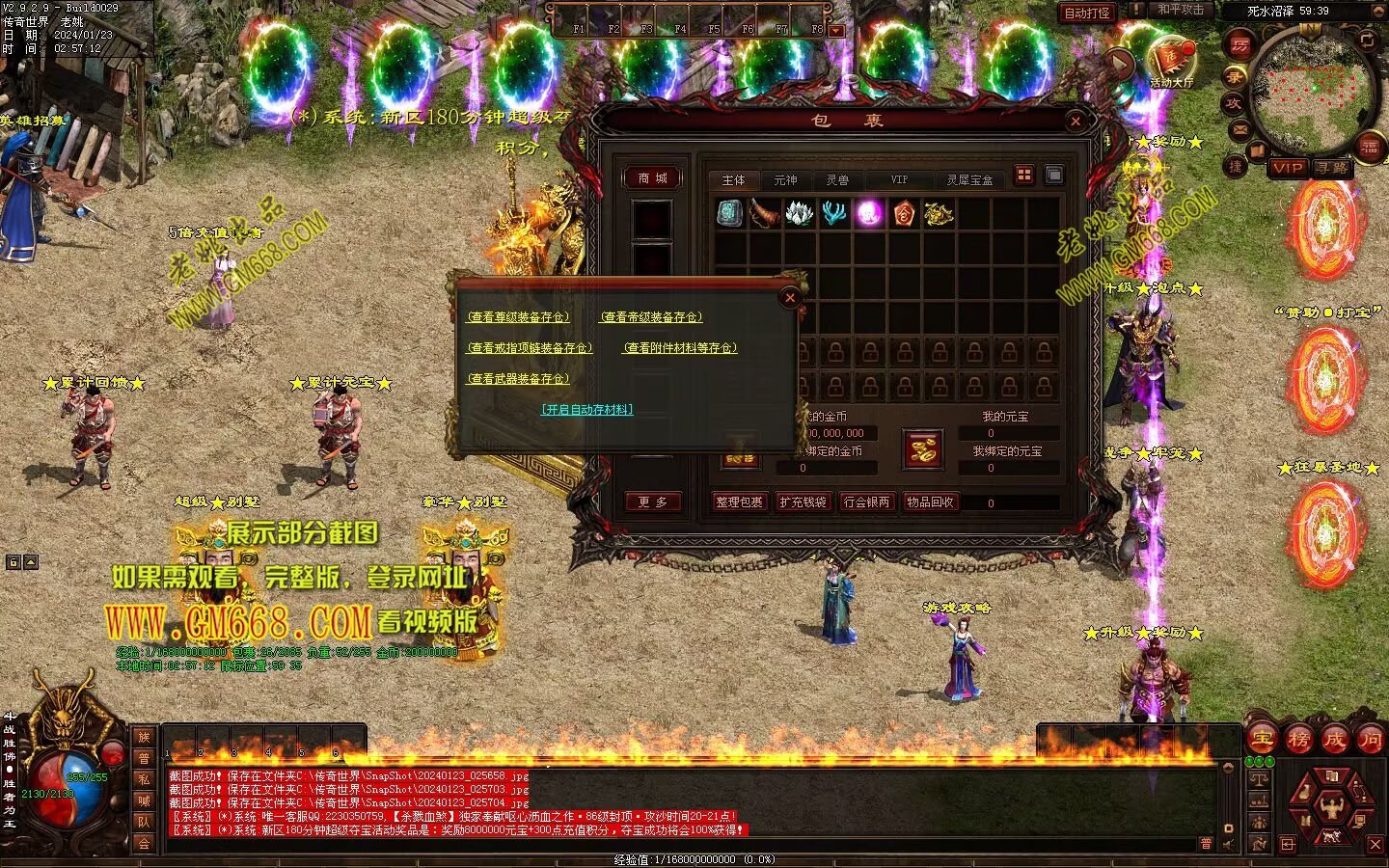Open the 活动大厅 activity hall icon
The width and height of the screenshot is (1389, 868).
pyautogui.click(x=1171, y=63)
